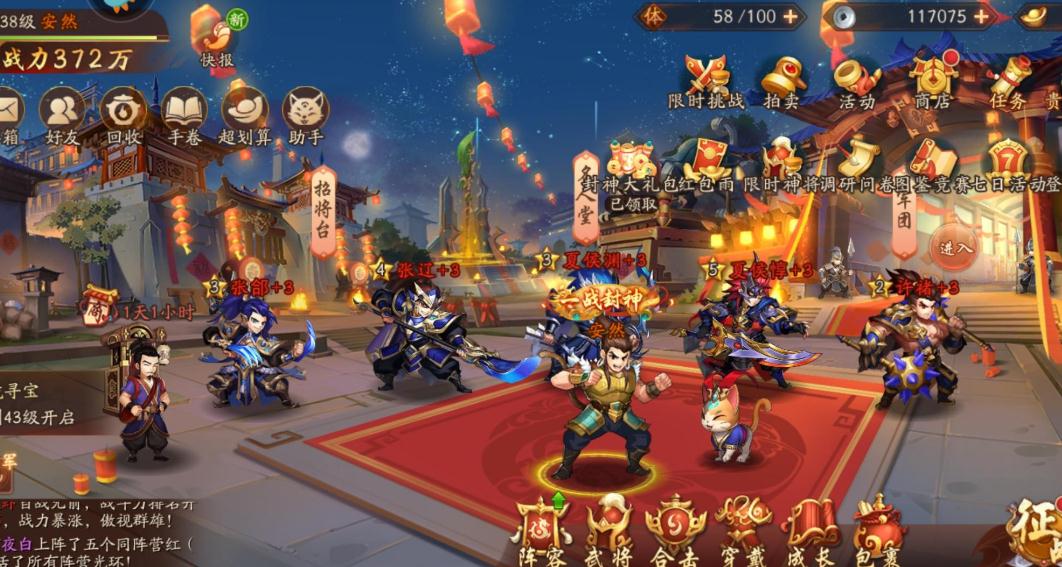Add silver coins with the plus button
This screenshot has height=567, width=1062.
981,16
